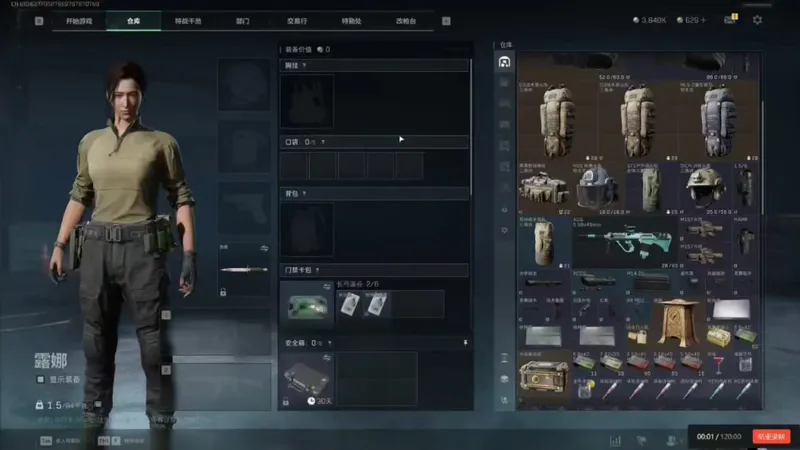Switch to the 改枪台 gunsmith tab
Image resolution: width=800 pixels, height=450 pixels.
[405, 20]
